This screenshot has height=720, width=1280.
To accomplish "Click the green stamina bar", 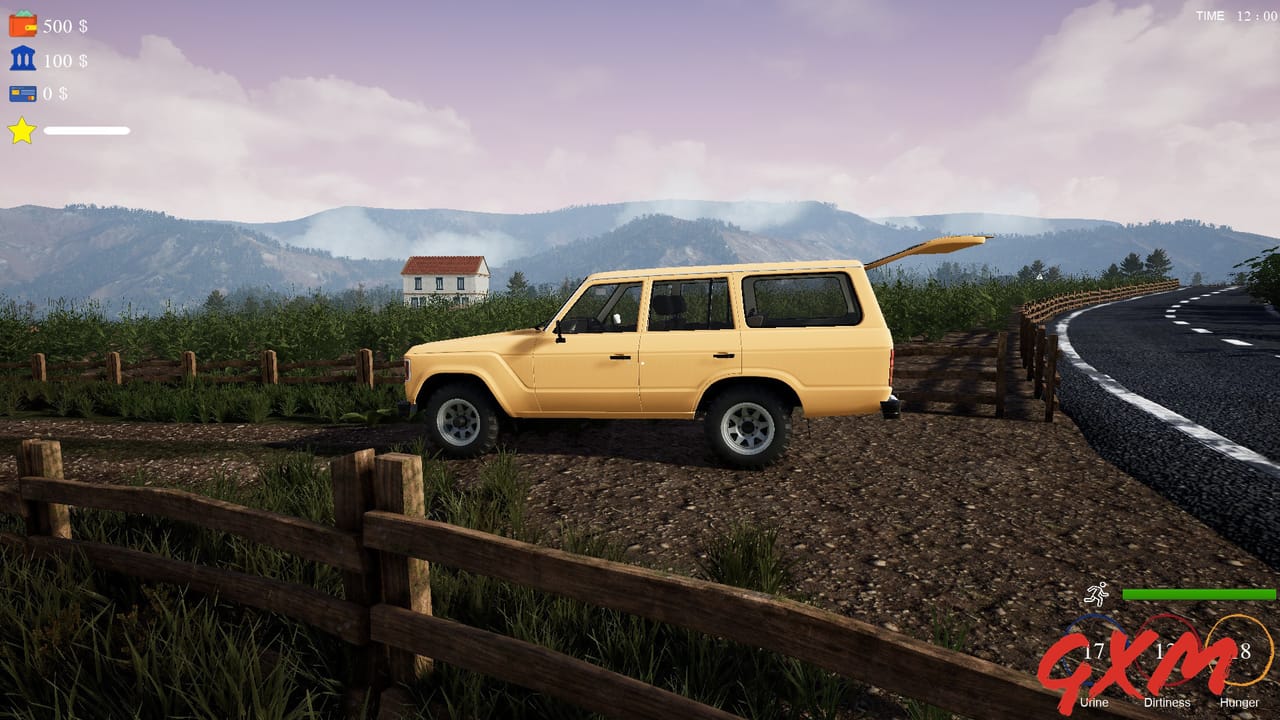I will tap(1200, 594).
